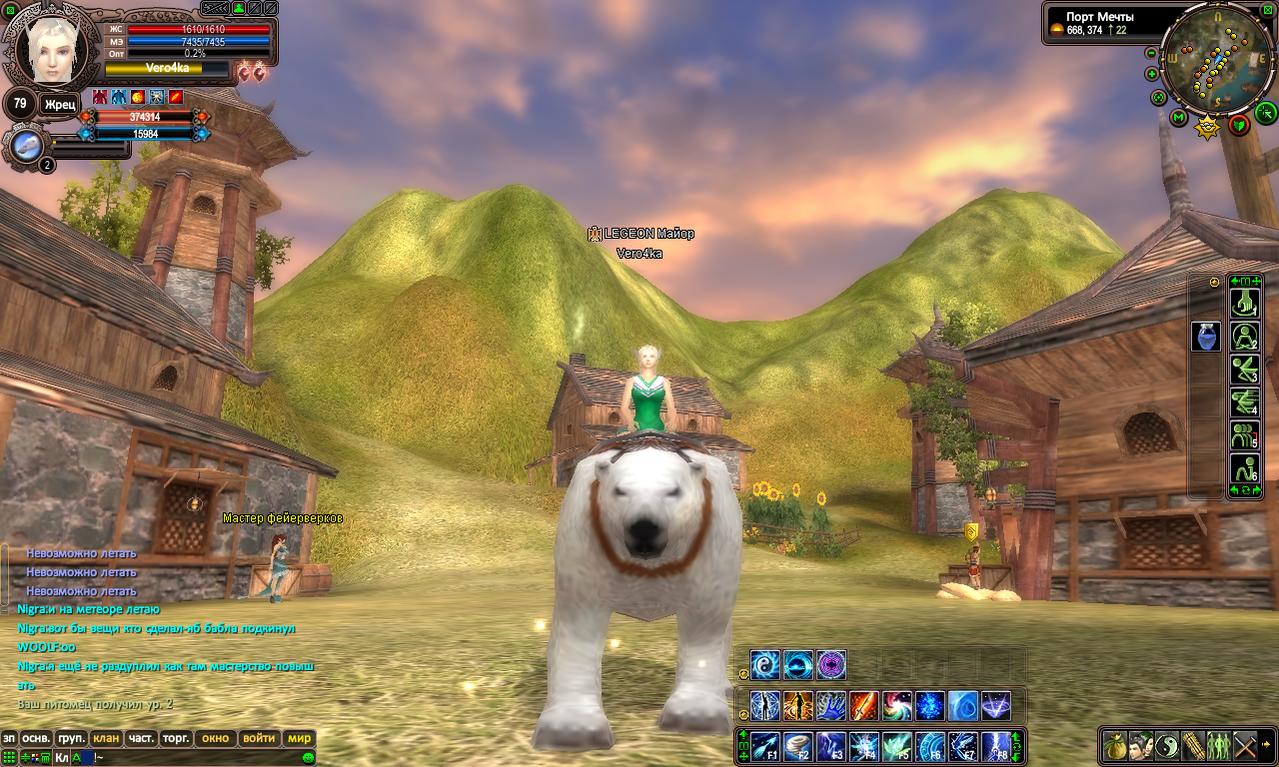Zoom out the minimap with minus button

tap(1151, 53)
